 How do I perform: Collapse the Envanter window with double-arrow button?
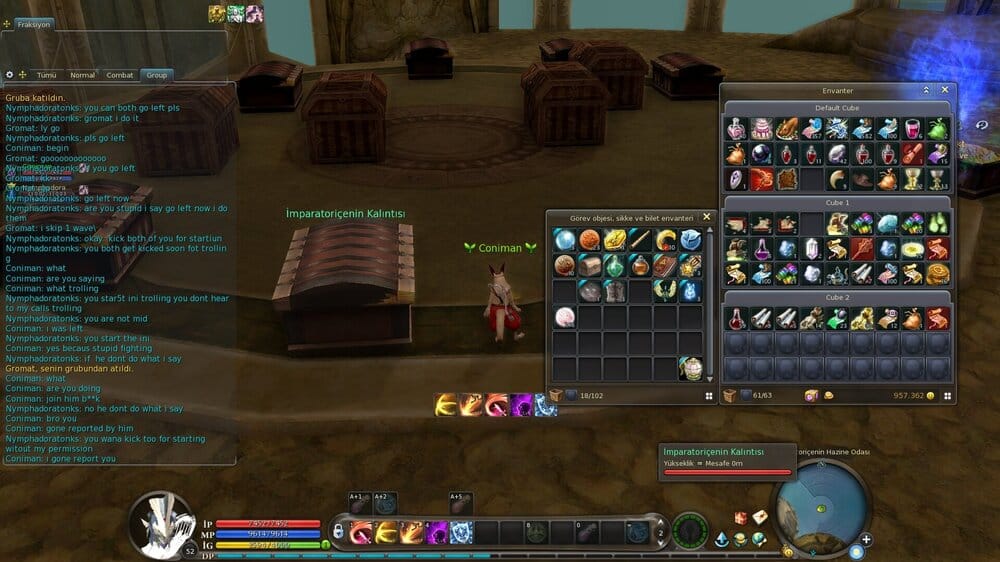click(x=928, y=90)
